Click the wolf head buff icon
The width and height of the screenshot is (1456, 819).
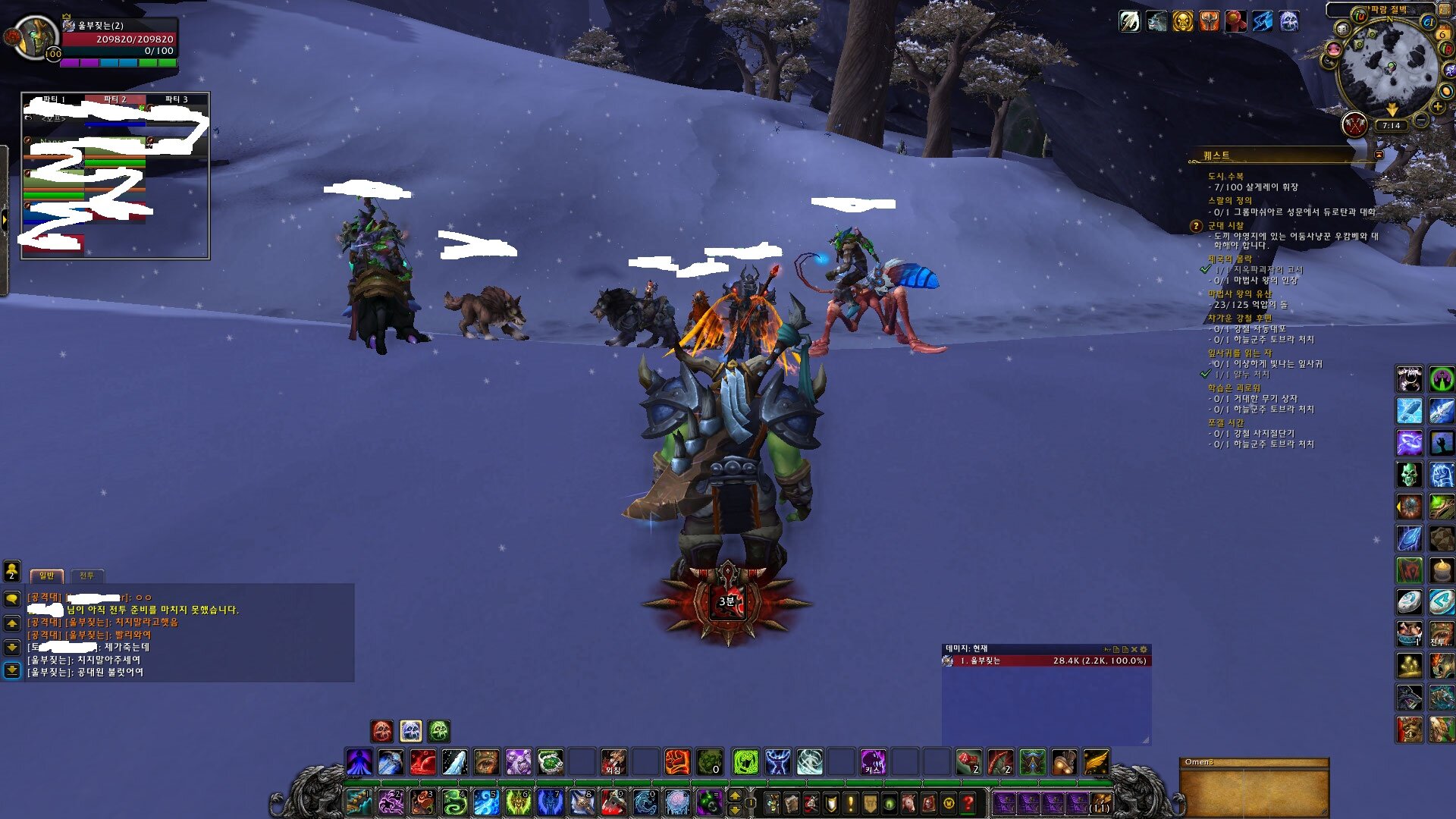1156,21
